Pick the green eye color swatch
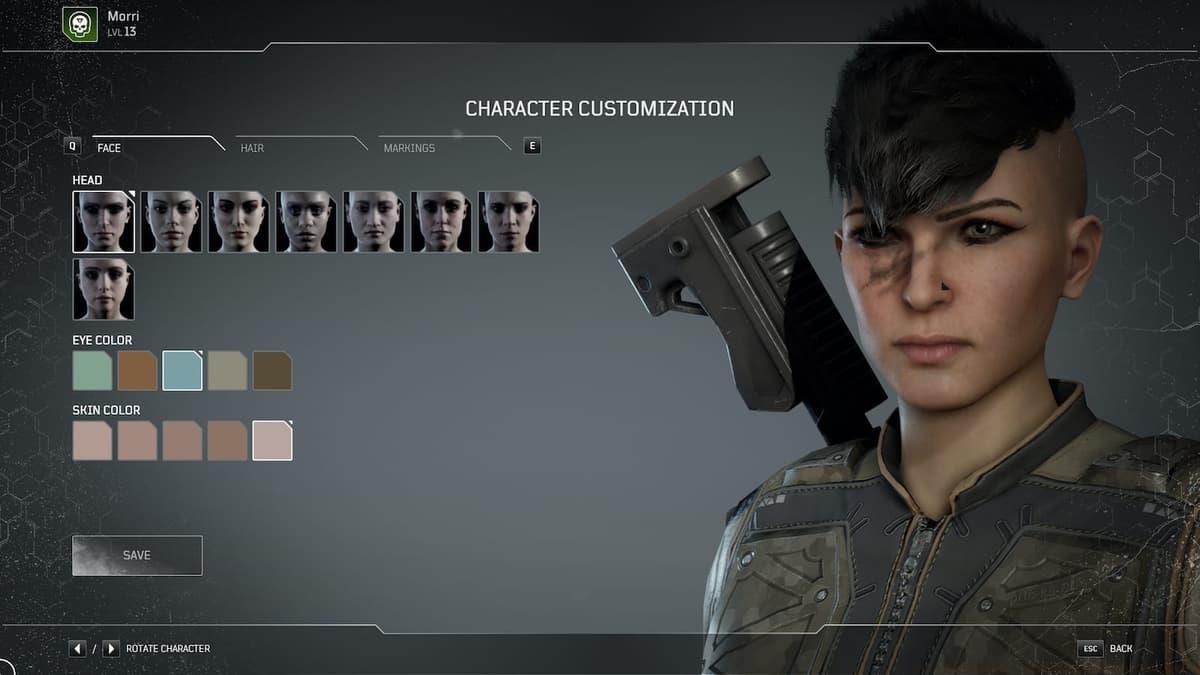This screenshot has width=1200, height=675. [92, 371]
